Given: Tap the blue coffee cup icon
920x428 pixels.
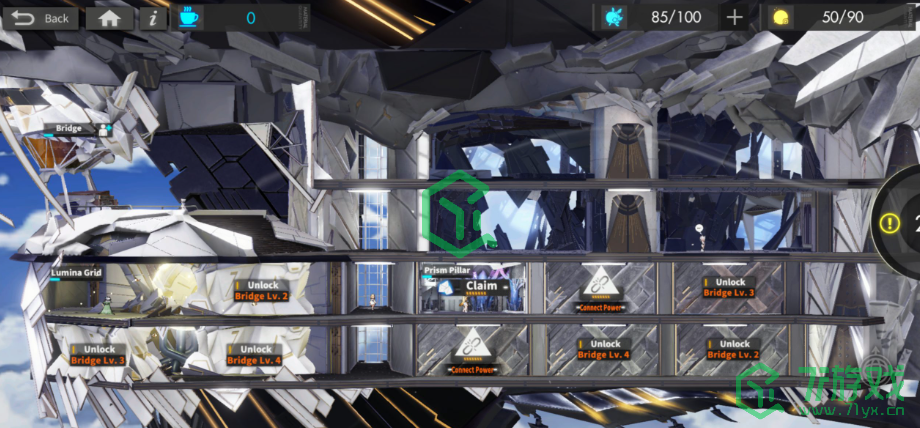Looking at the screenshot, I should click(x=188, y=17).
